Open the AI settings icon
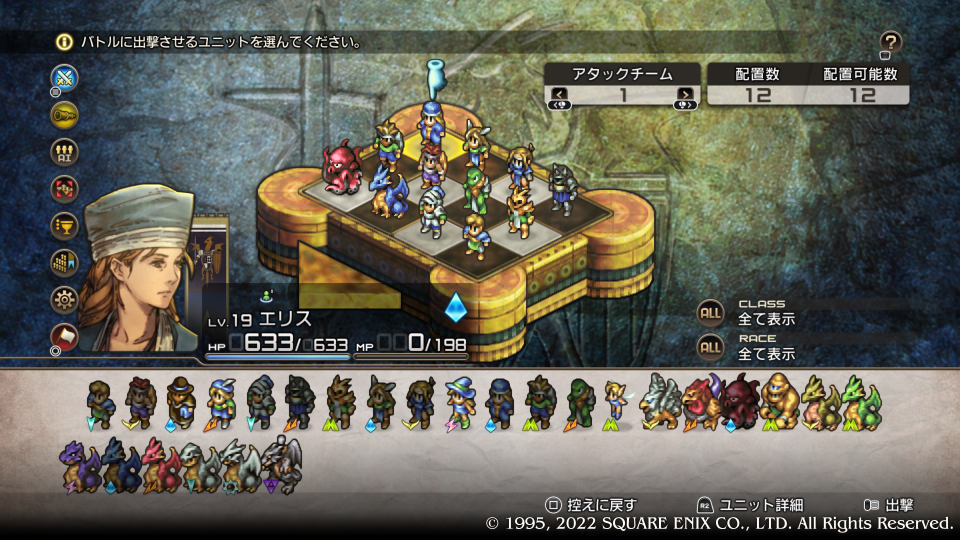The height and width of the screenshot is (540, 960). [65, 151]
